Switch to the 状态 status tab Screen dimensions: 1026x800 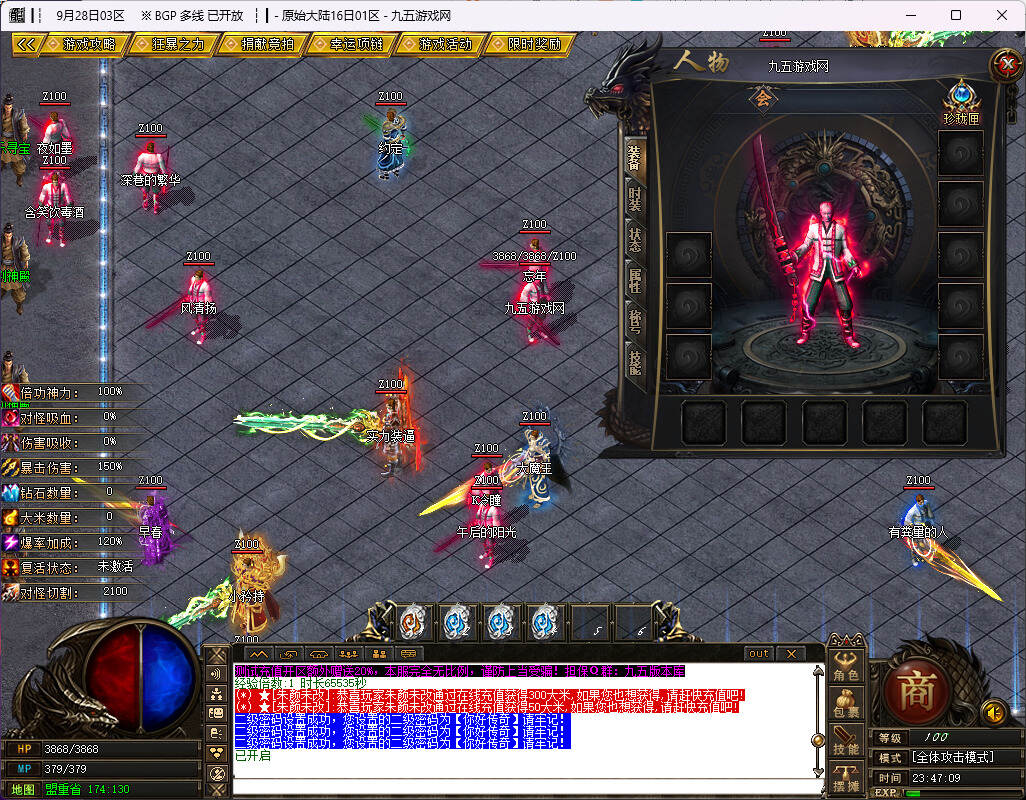click(634, 241)
